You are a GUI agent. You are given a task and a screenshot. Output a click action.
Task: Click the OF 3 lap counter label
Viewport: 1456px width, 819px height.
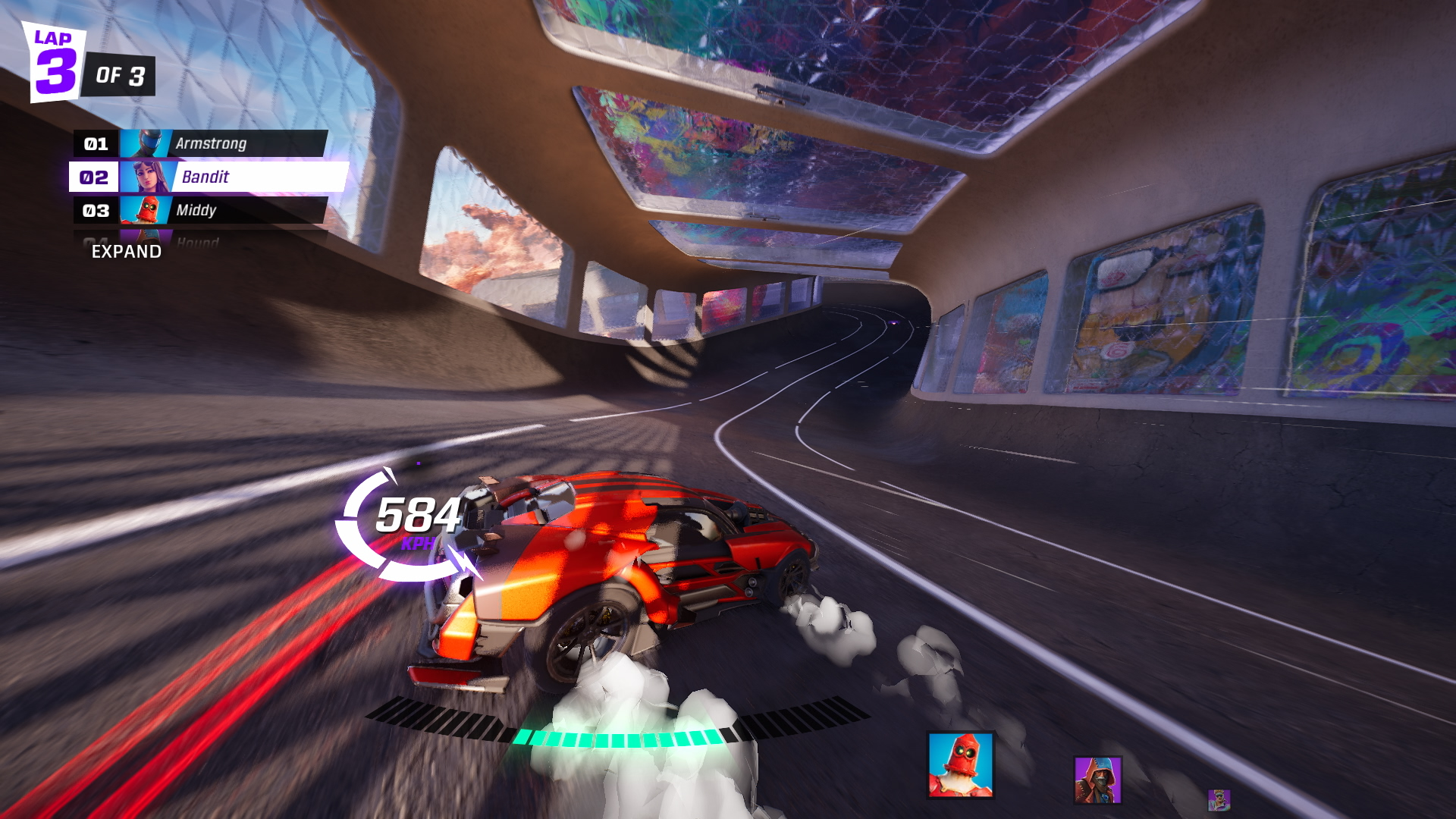pos(121,76)
